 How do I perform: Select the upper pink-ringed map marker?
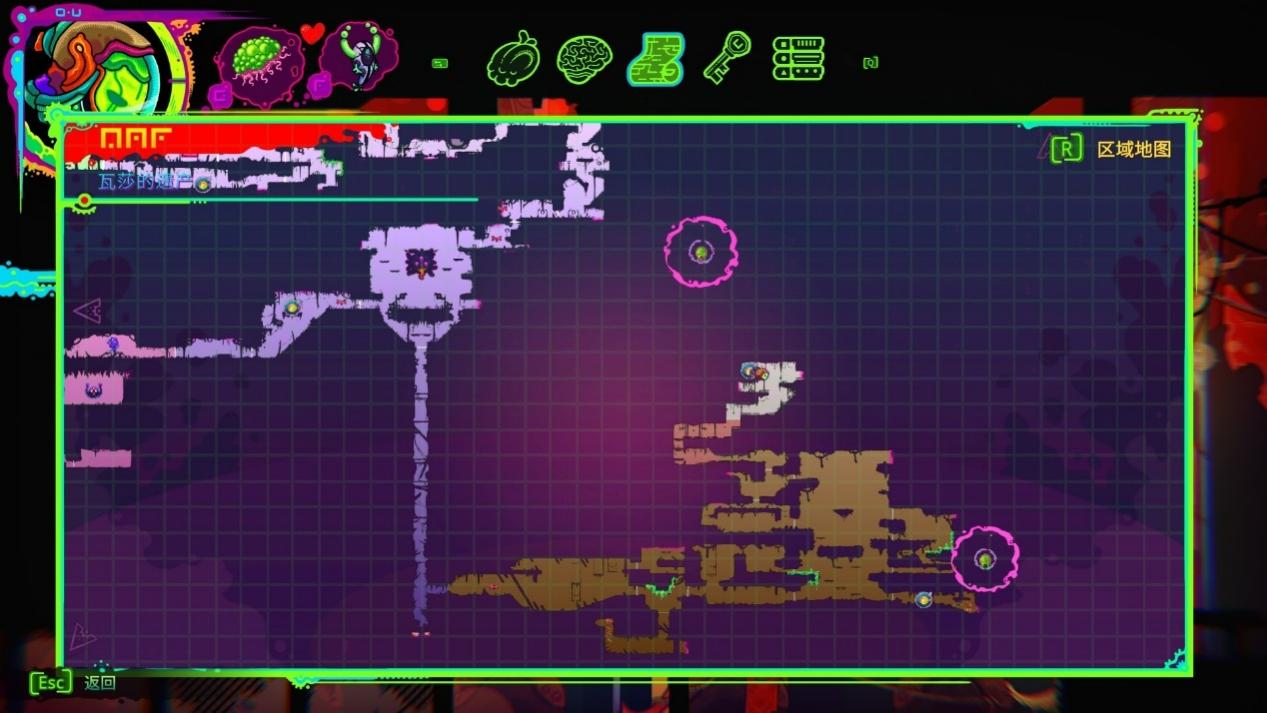701,252
